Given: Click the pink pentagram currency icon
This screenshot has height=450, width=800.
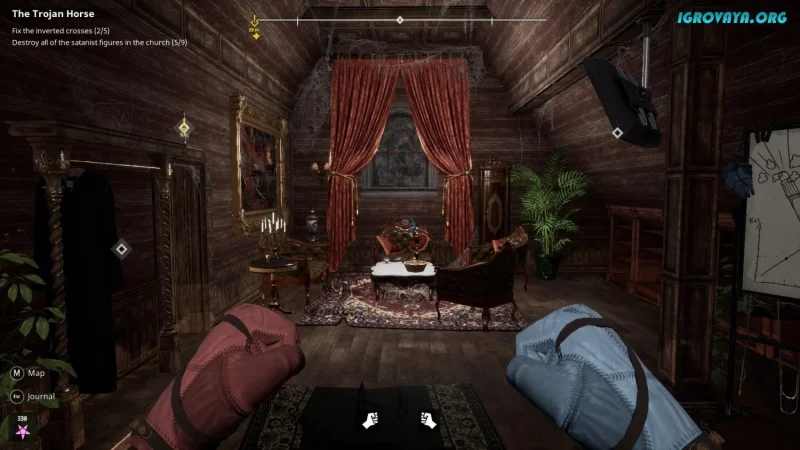Looking at the screenshot, I should tap(21, 432).
